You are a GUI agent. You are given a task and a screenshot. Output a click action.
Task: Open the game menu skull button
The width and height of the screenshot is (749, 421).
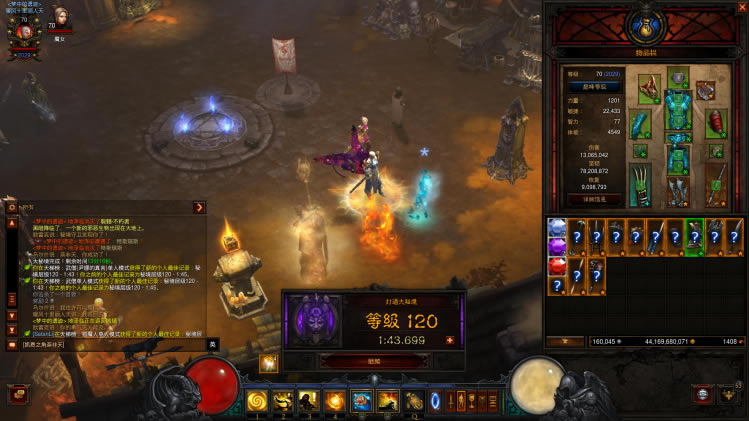point(703,396)
